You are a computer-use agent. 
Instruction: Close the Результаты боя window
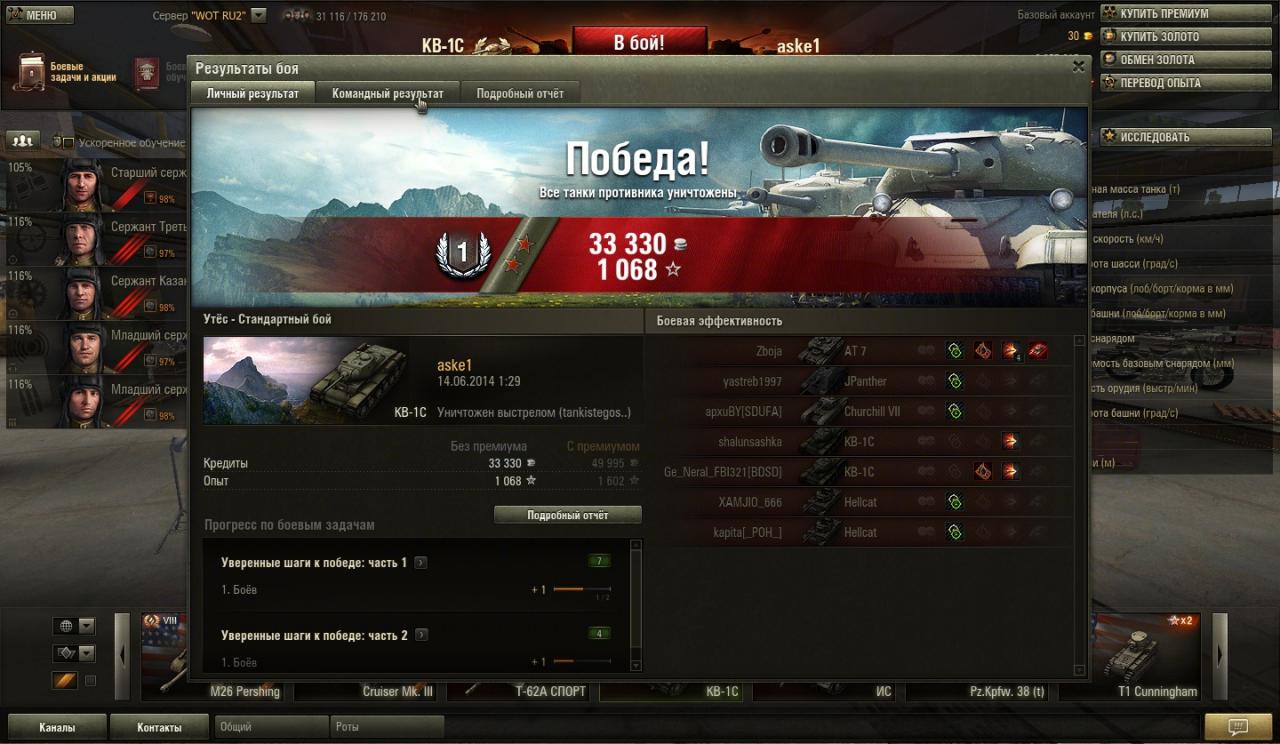pos(1078,67)
